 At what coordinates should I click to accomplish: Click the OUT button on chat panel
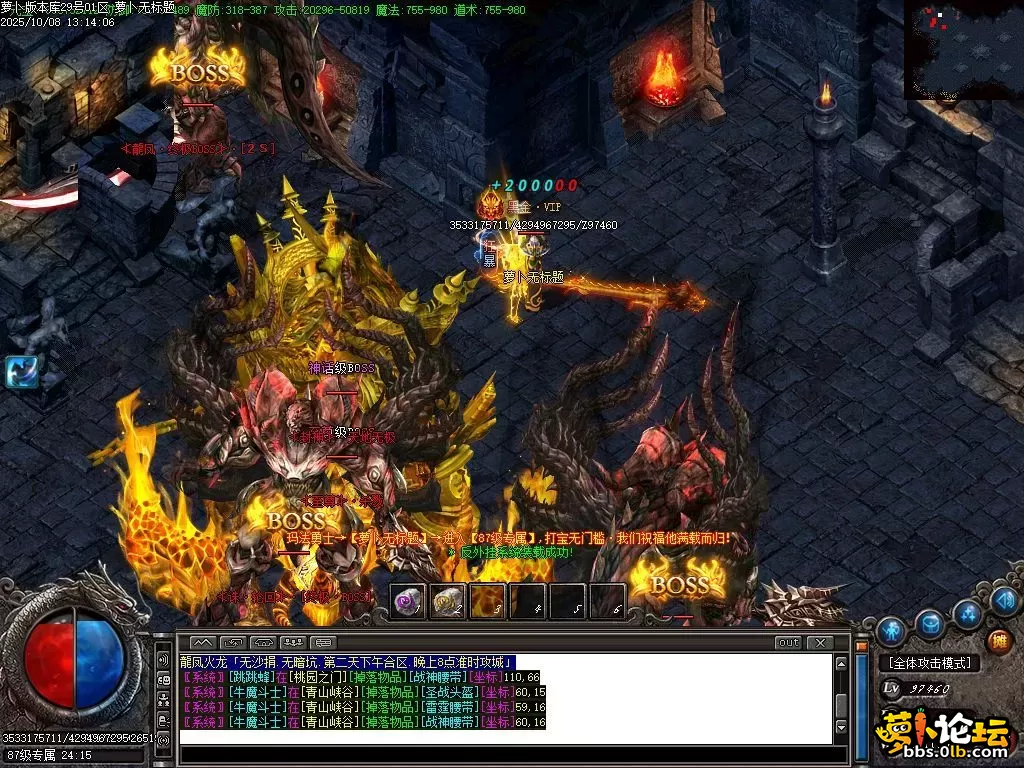click(x=789, y=642)
